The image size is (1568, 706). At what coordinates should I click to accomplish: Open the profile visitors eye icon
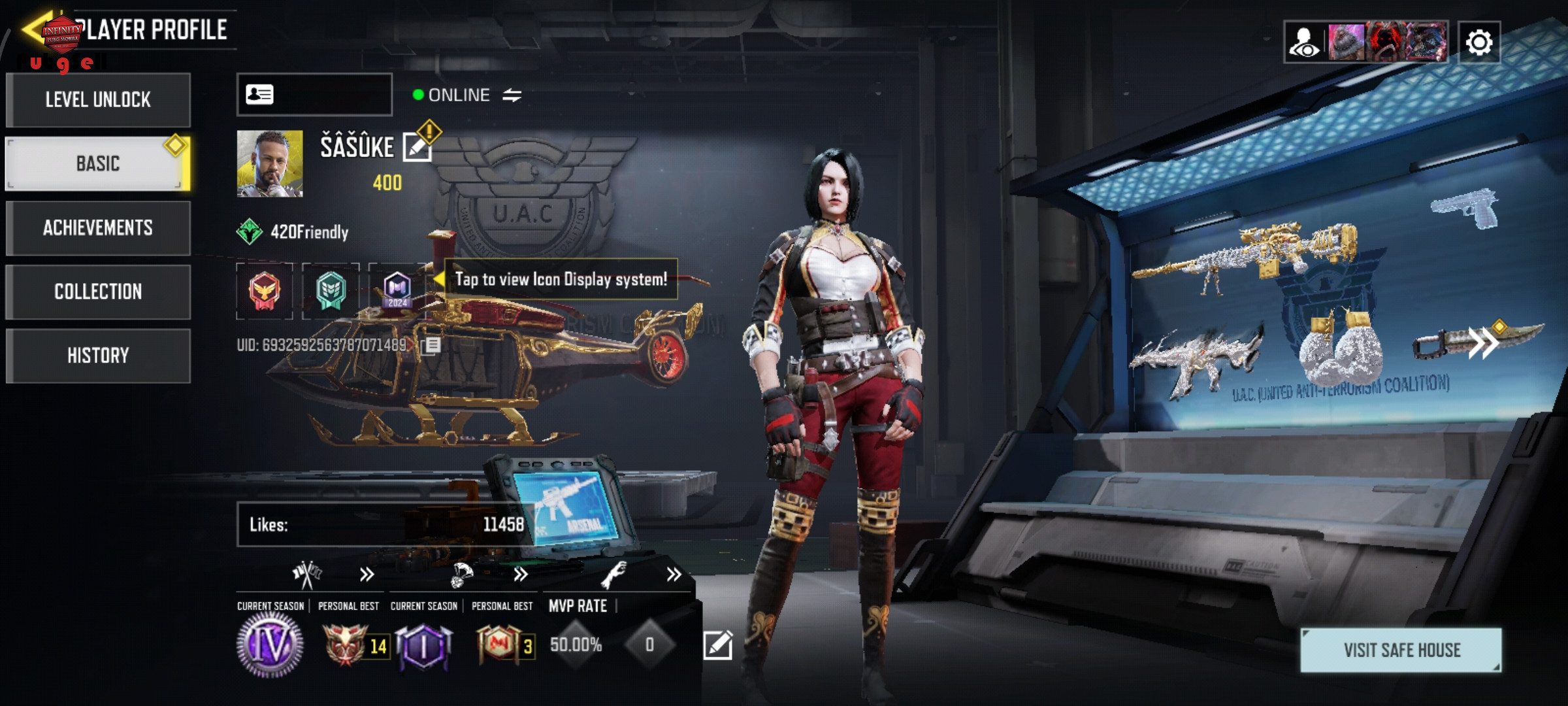point(1305,43)
